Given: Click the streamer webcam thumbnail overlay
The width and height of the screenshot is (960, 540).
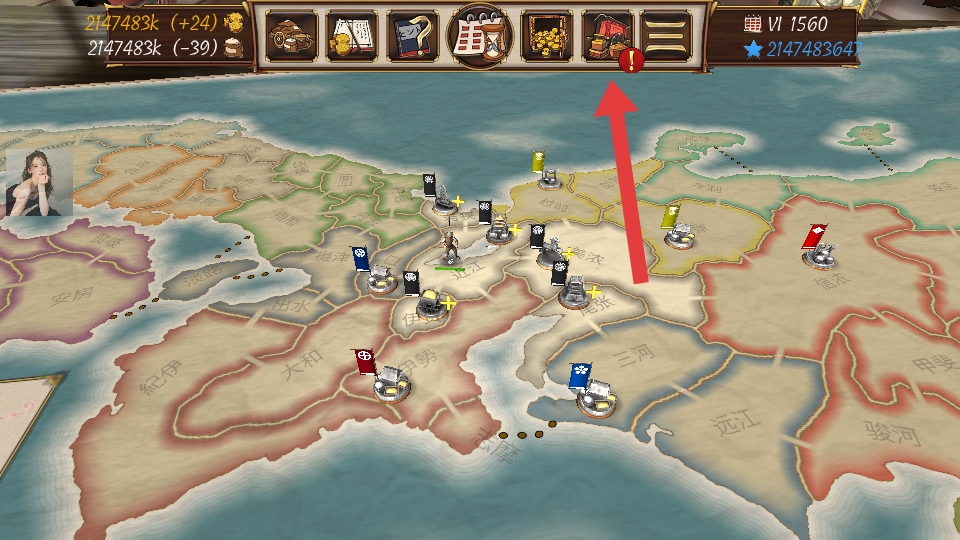Looking at the screenshot, I should 39,182.
